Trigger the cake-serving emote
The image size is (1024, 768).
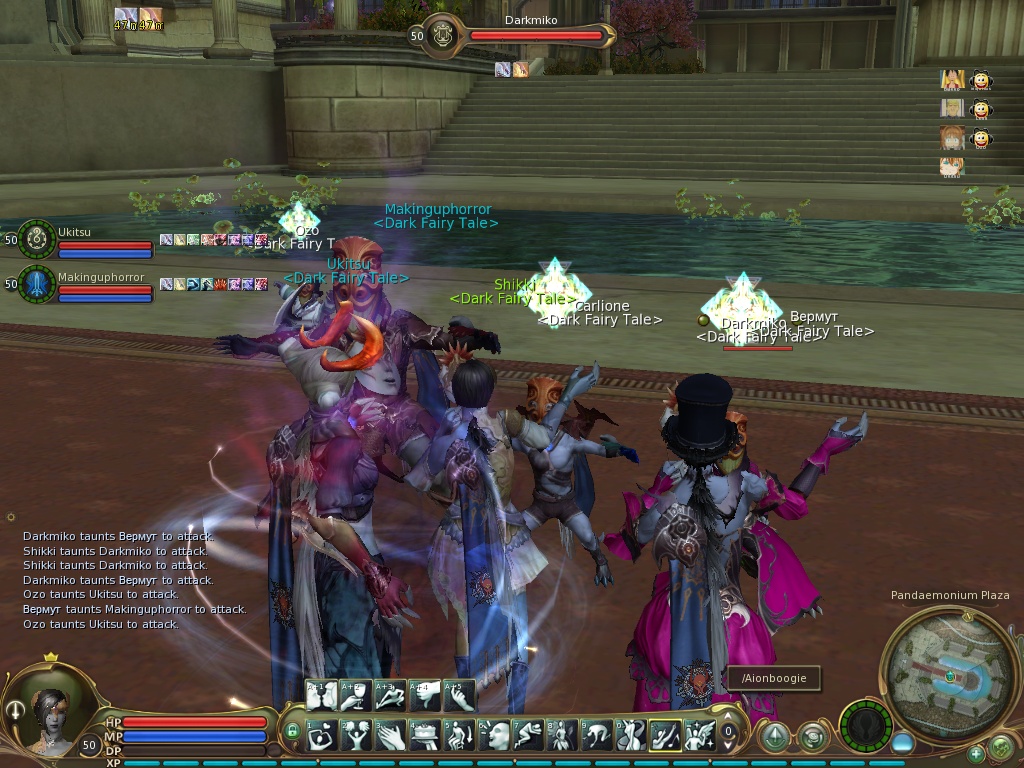[x=425, y=735]
